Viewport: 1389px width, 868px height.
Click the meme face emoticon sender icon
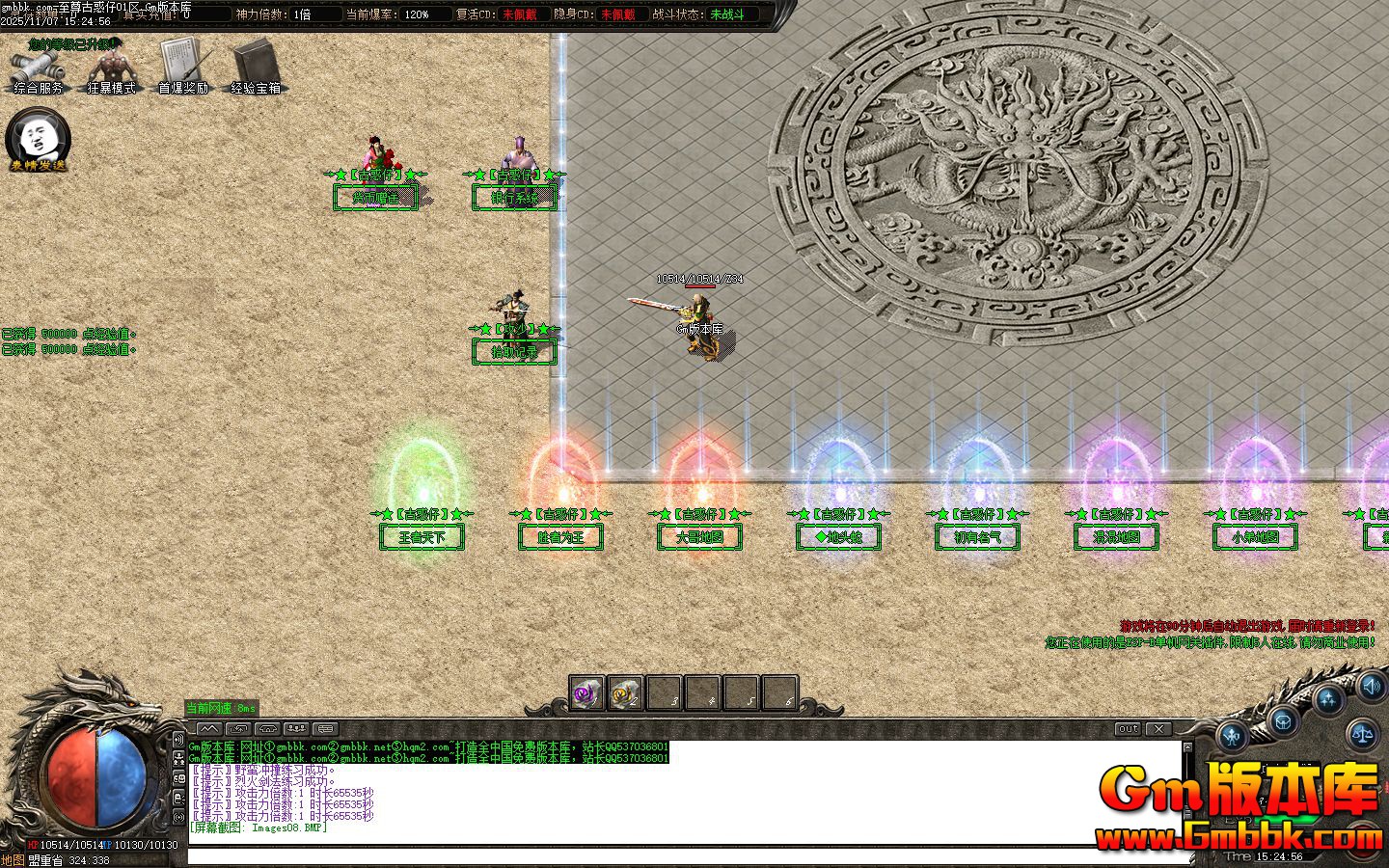tap(37, 140)
